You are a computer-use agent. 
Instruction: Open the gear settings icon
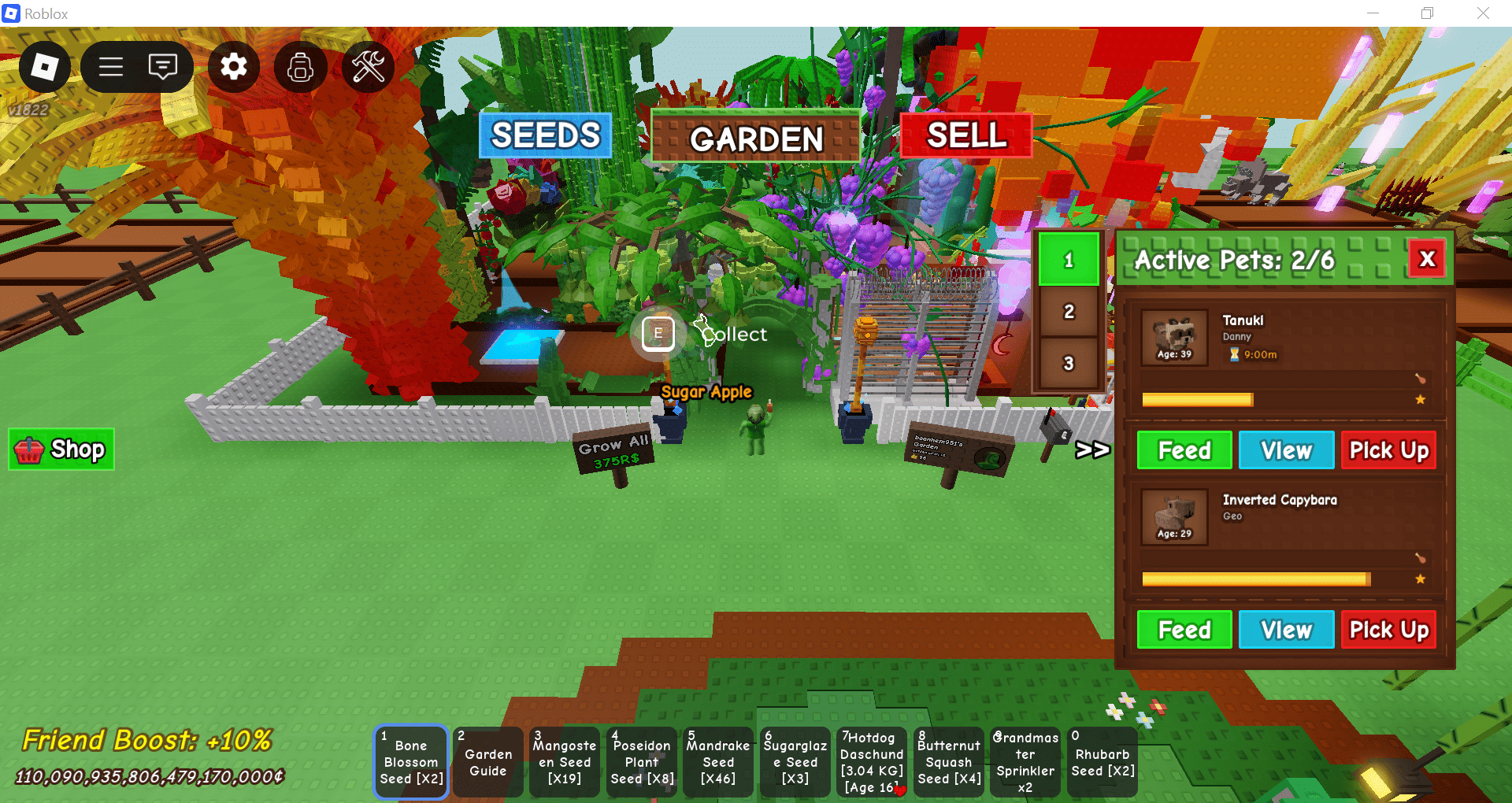pyautogui.click(x=234, y=67)
